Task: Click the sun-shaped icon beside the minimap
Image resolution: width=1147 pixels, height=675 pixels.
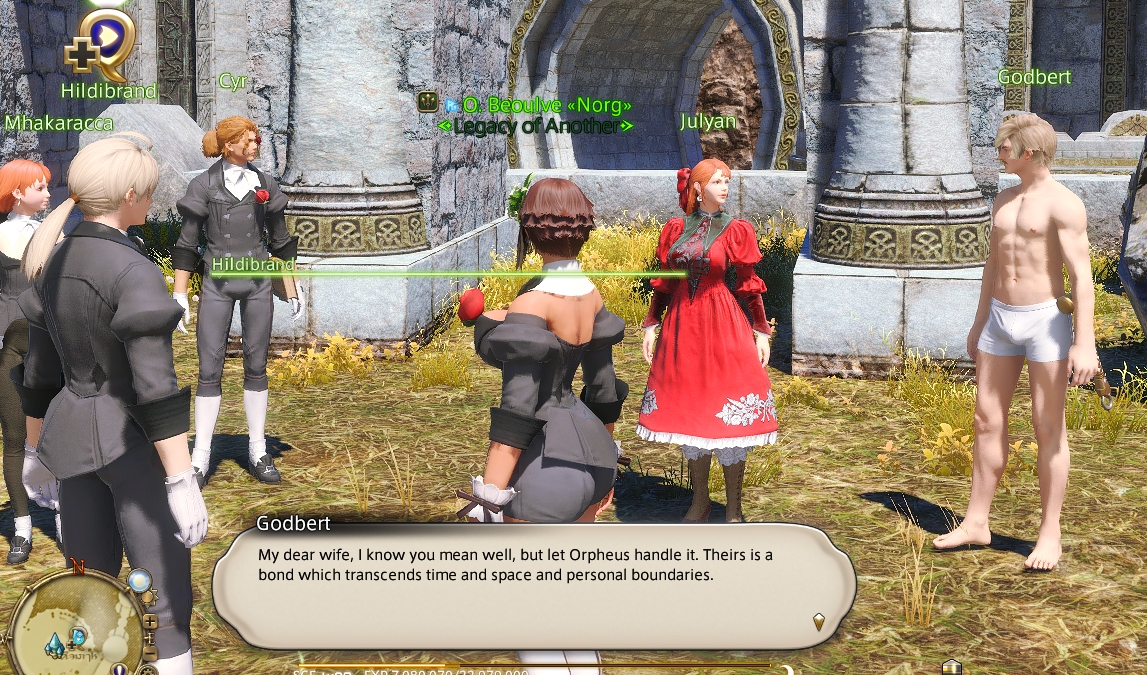Action: click(x=149, y=598)
